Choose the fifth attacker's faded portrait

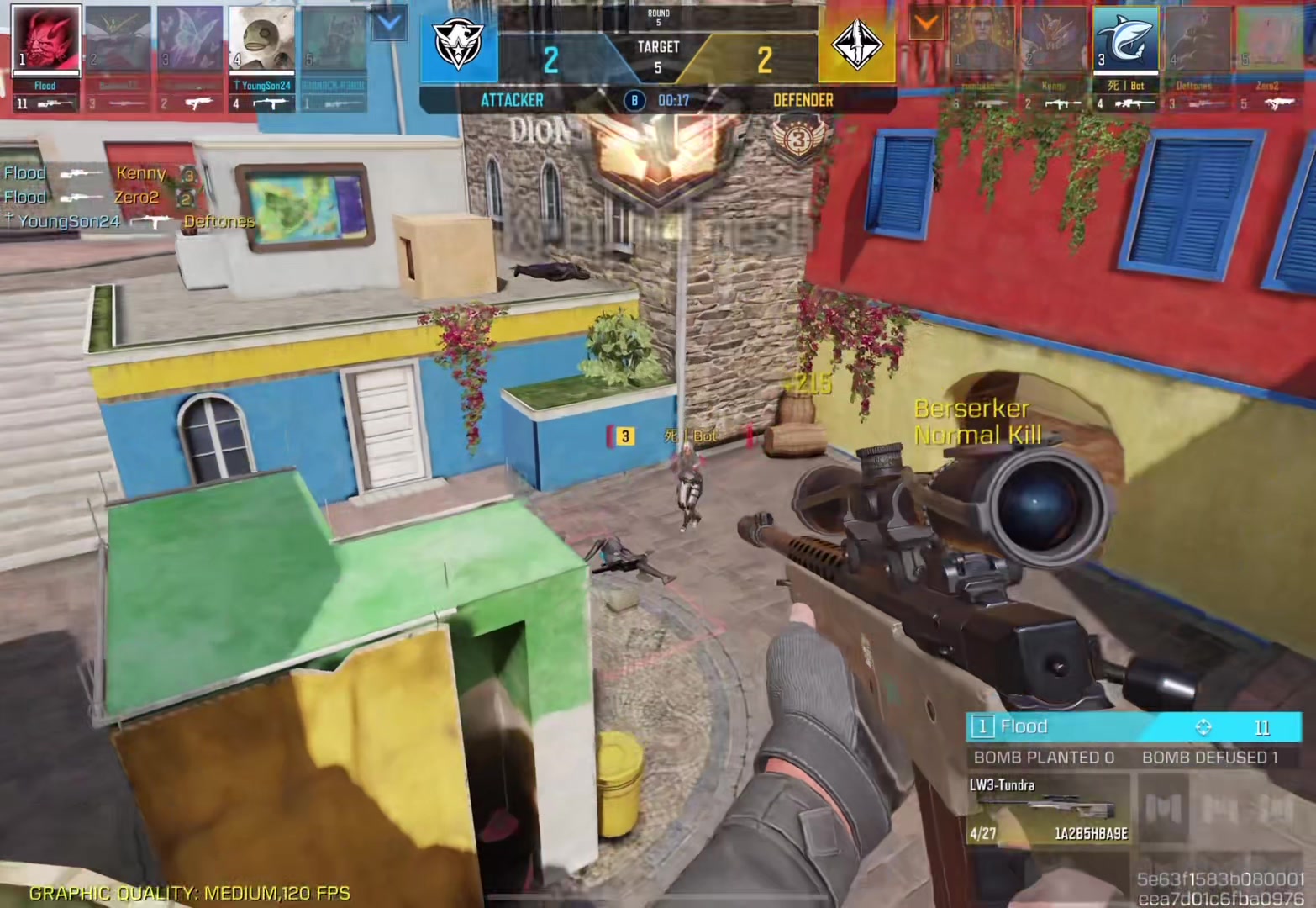[x=333, y=40]
